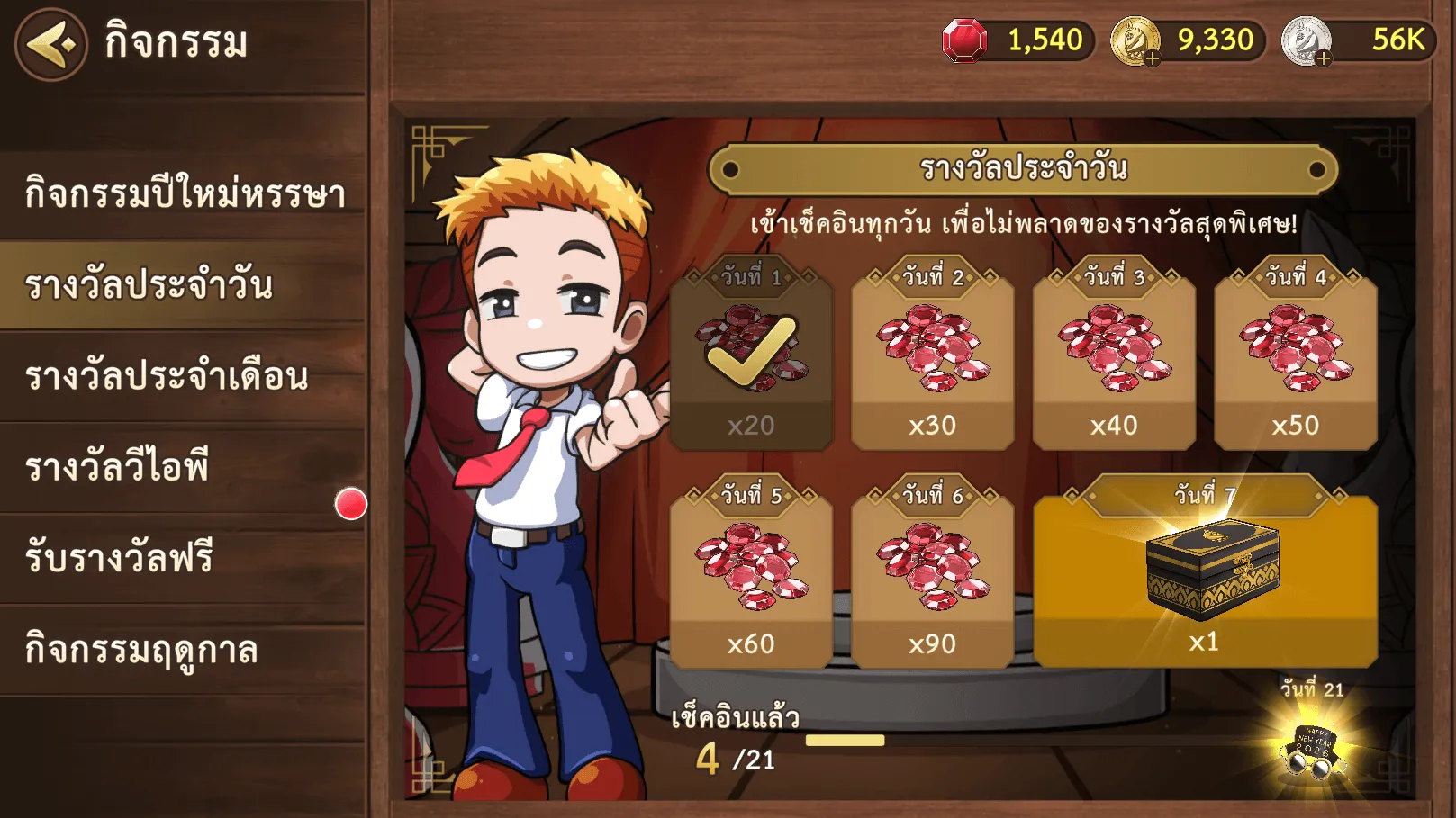Add gold coins with plus icon
This screenshot has width=1456, height=818.
click(x=1152, y=59)
